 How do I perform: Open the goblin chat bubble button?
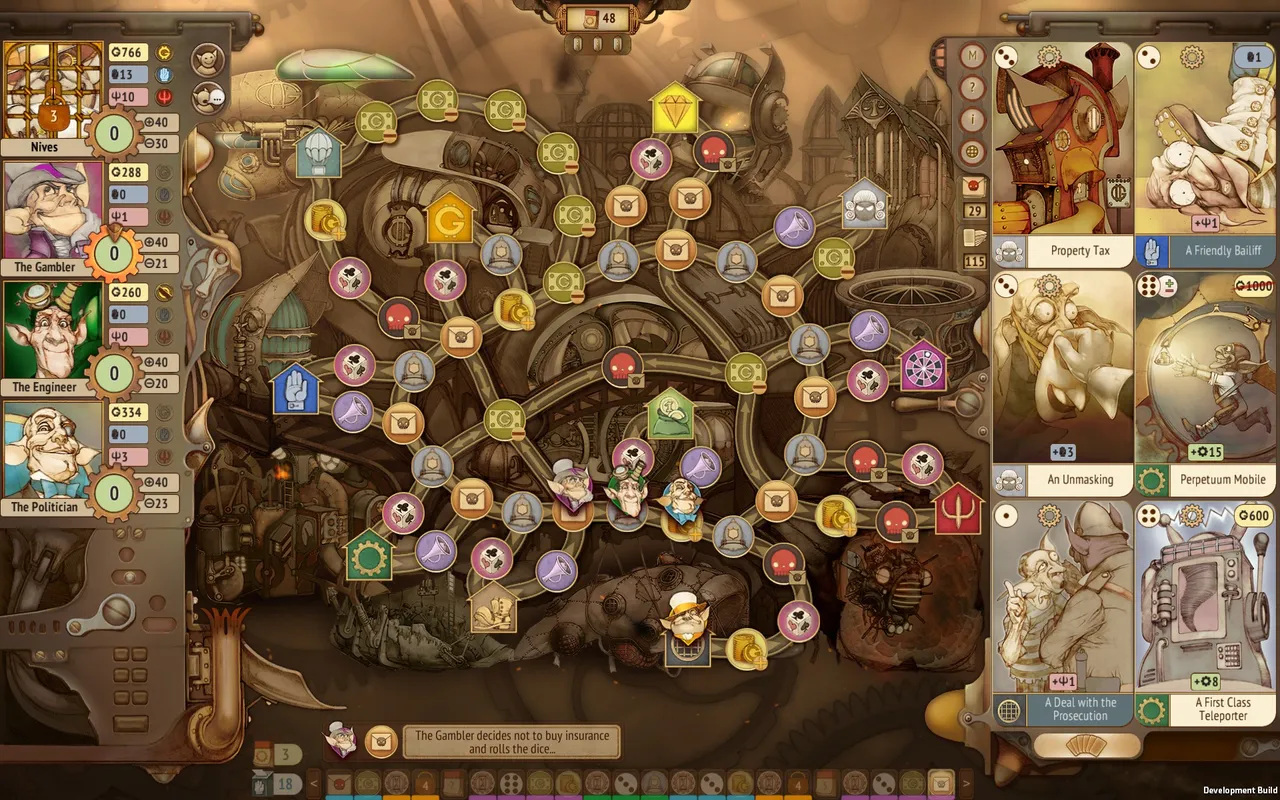(x=208, y=97)
